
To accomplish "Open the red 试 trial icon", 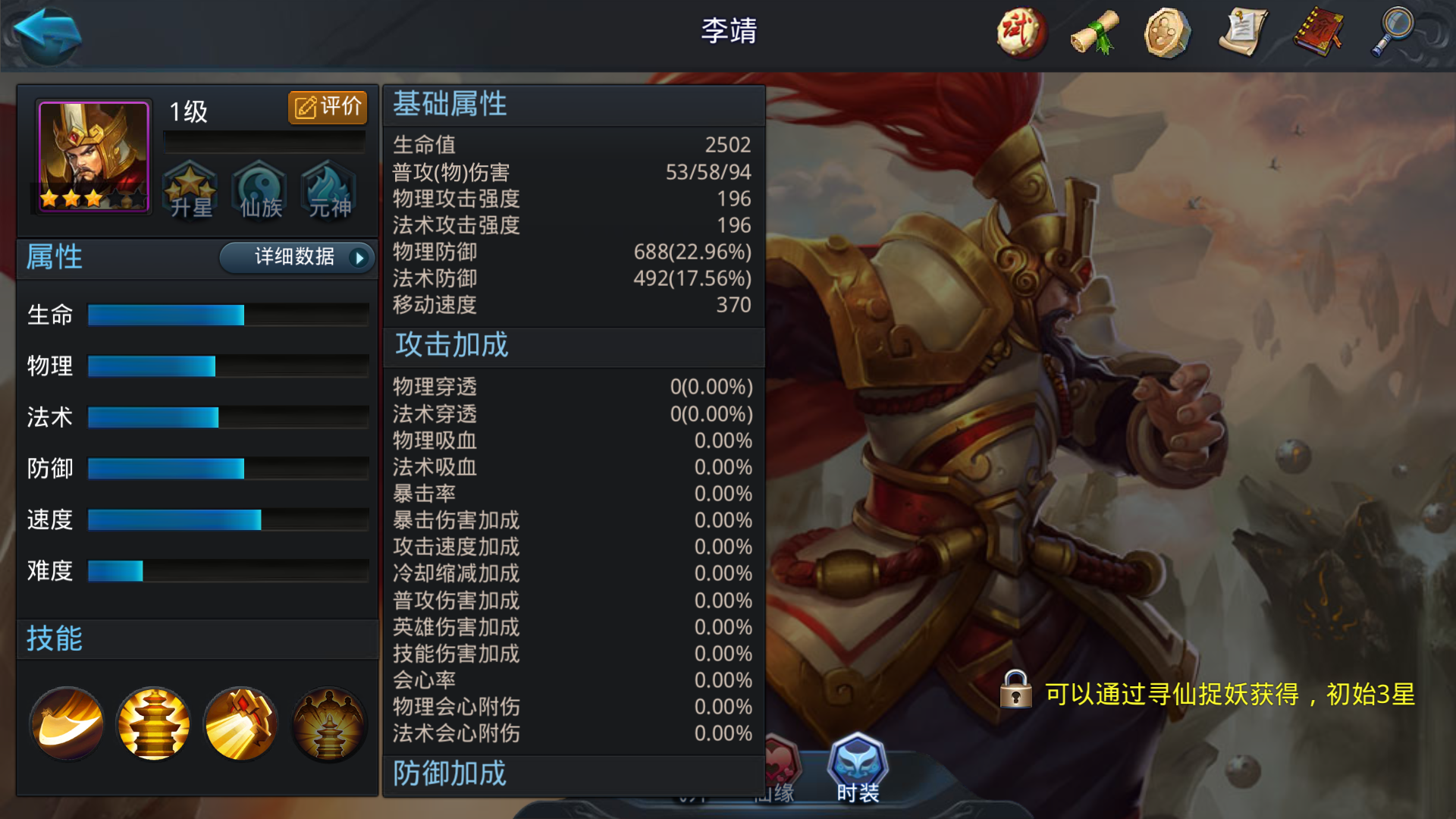I will (x=1019, y=32).
